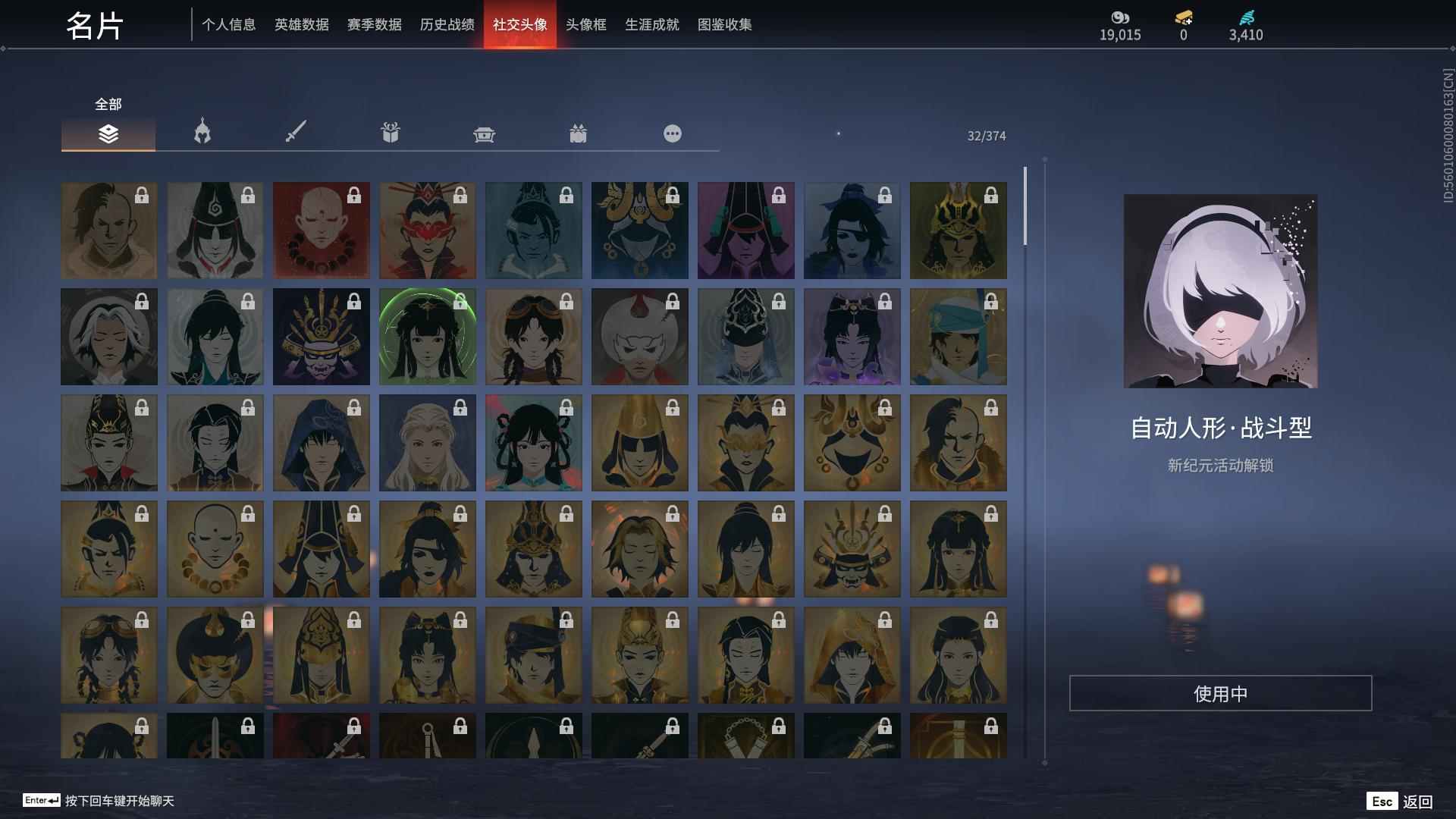The image size is (1456, 819).
Task: Open the 生涯成就 menu item
Action: click(x=651, y=24)
